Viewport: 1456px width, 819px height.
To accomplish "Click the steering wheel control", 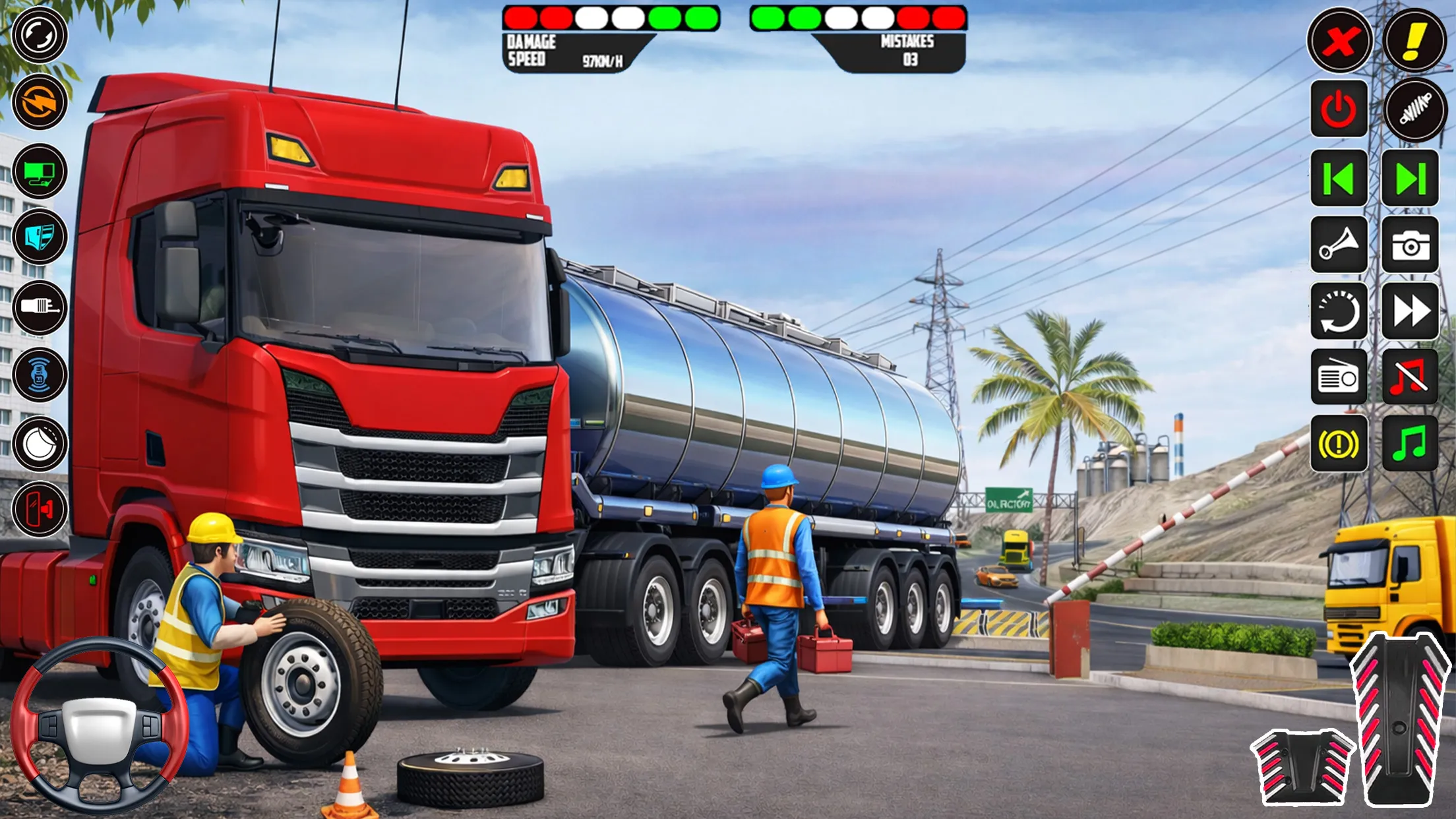I will [x=99, y=725].
